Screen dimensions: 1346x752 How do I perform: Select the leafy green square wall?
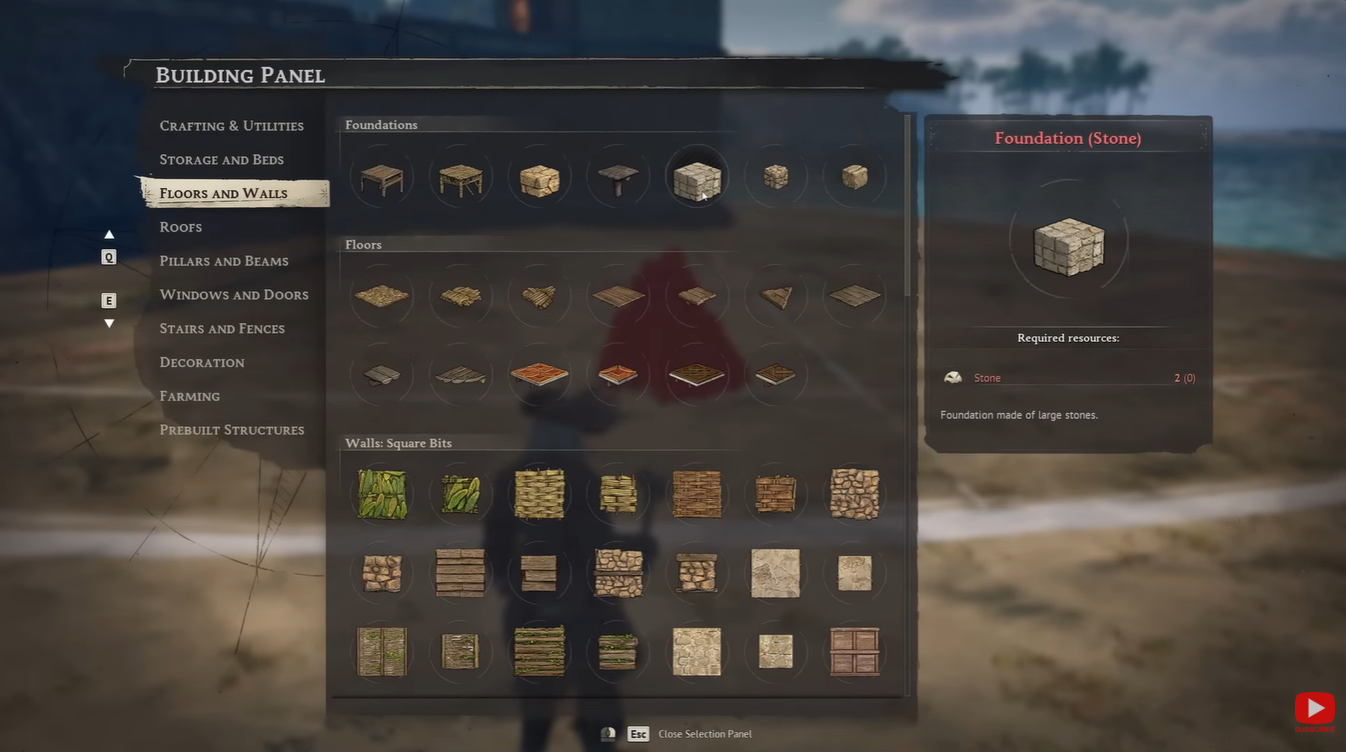(381, 493)
